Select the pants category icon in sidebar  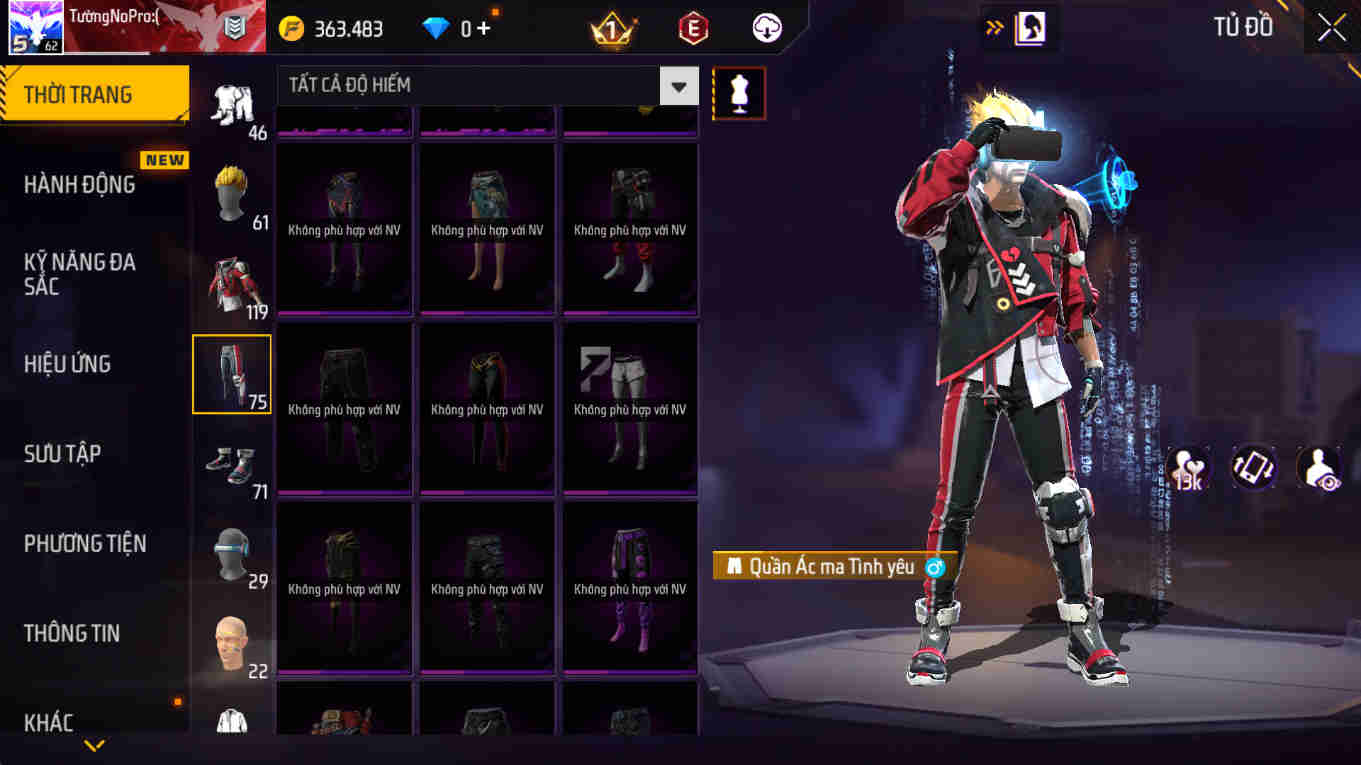[231, 373]
